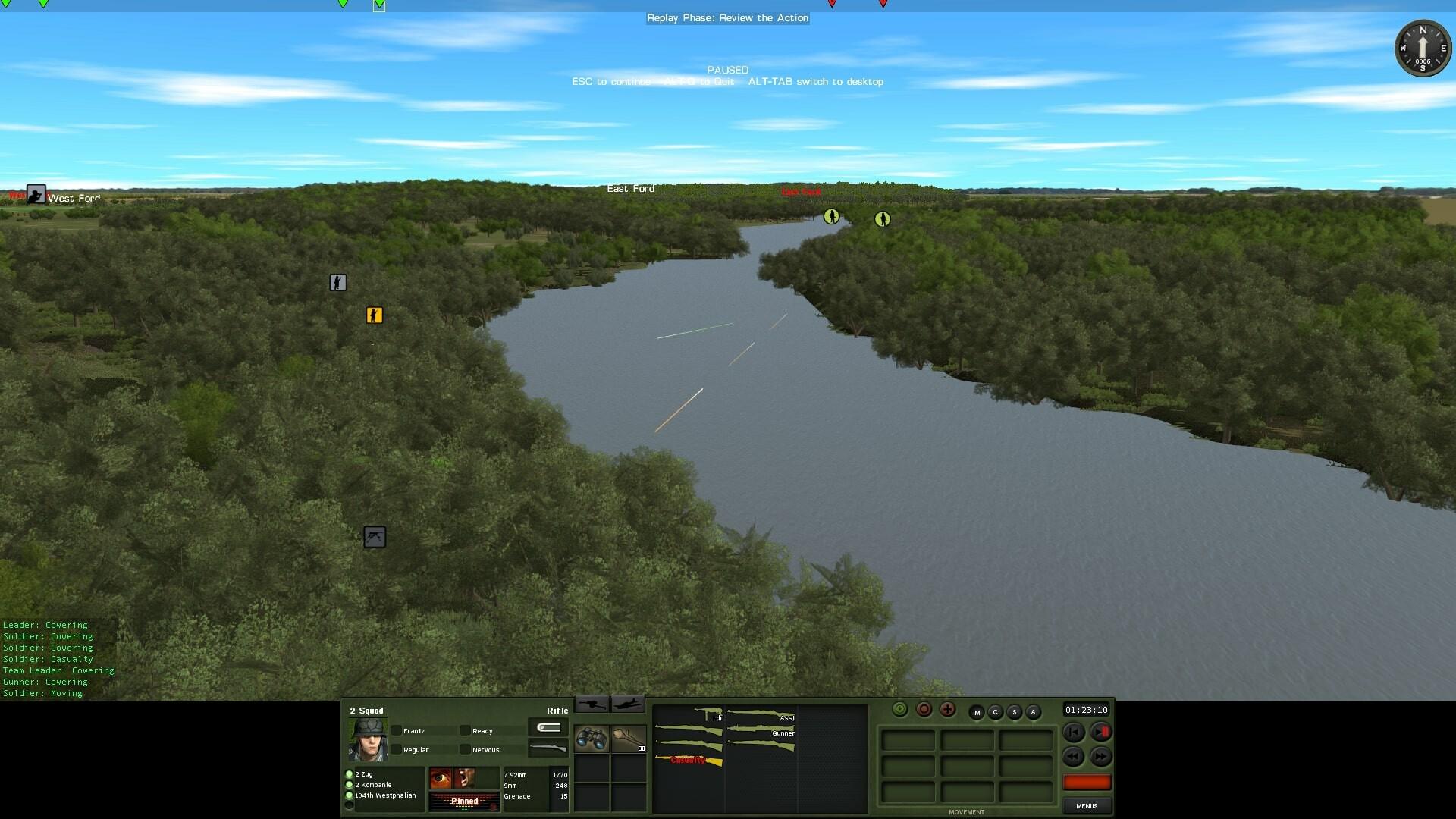Open the red objective marker control
Image resolution: width=1456 pixels, height=819 pixels.
[x=924, y=710]
